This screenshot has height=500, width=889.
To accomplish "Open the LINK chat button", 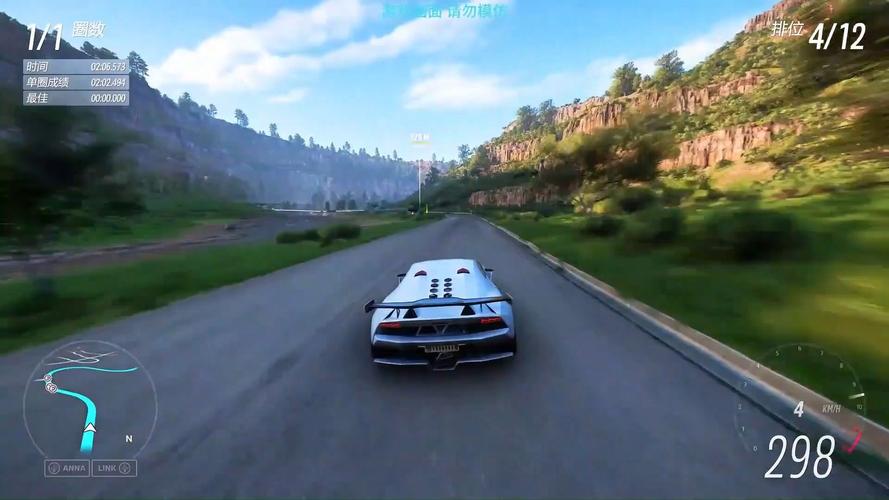I will [x=114, y=468].
